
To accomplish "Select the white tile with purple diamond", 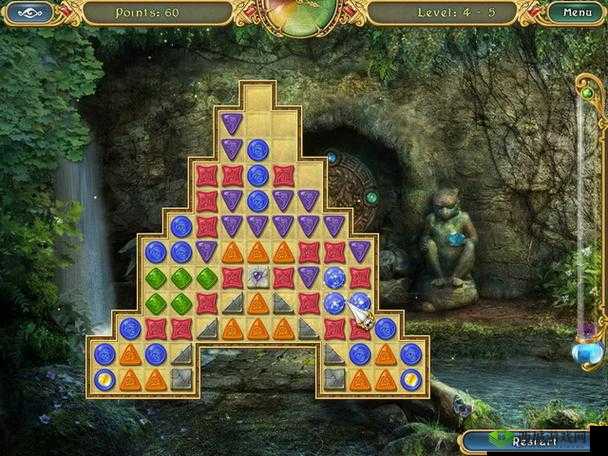I will click(x=258, y=277).
